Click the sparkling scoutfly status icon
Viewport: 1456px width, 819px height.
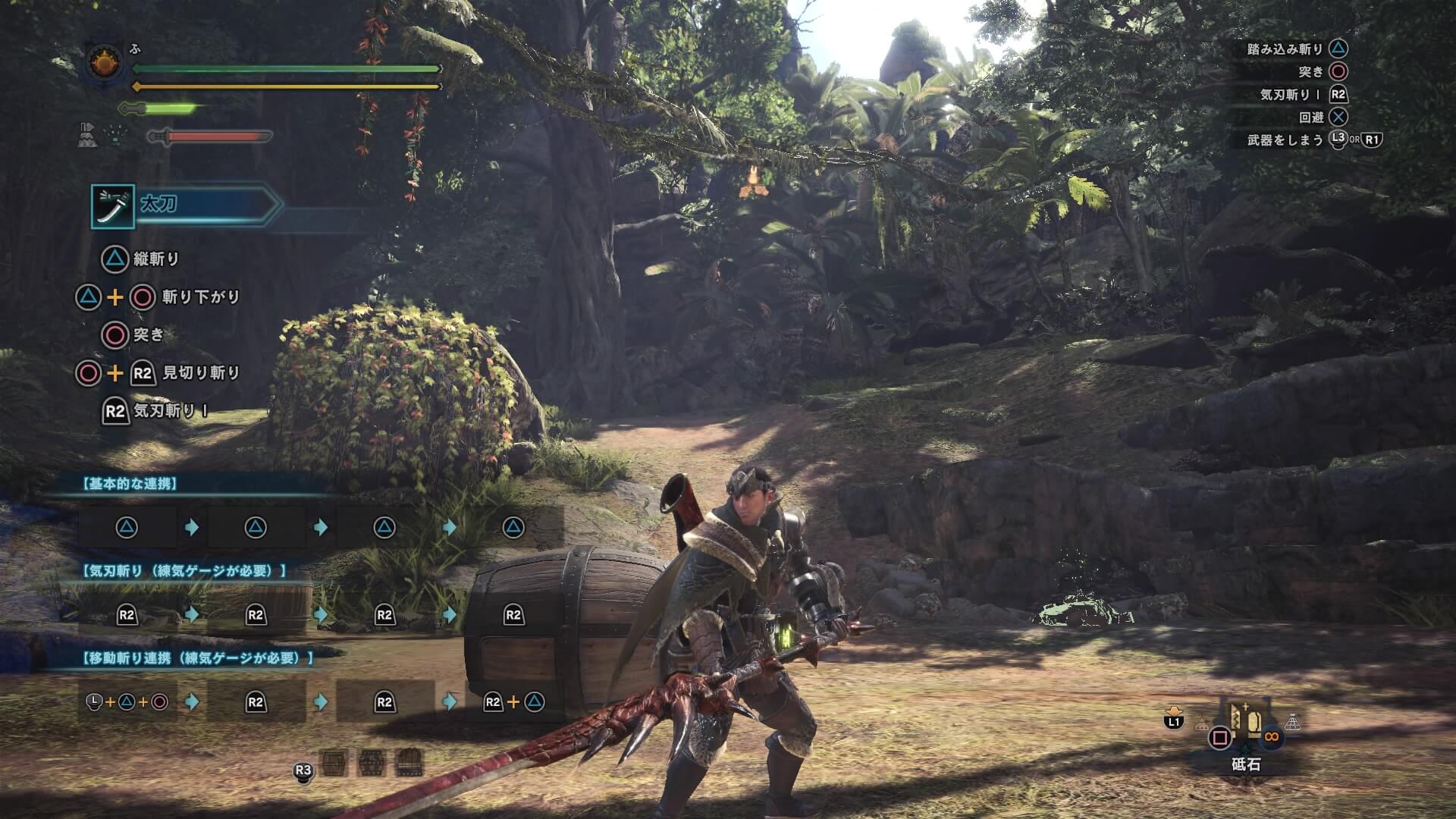coord(115,136)
